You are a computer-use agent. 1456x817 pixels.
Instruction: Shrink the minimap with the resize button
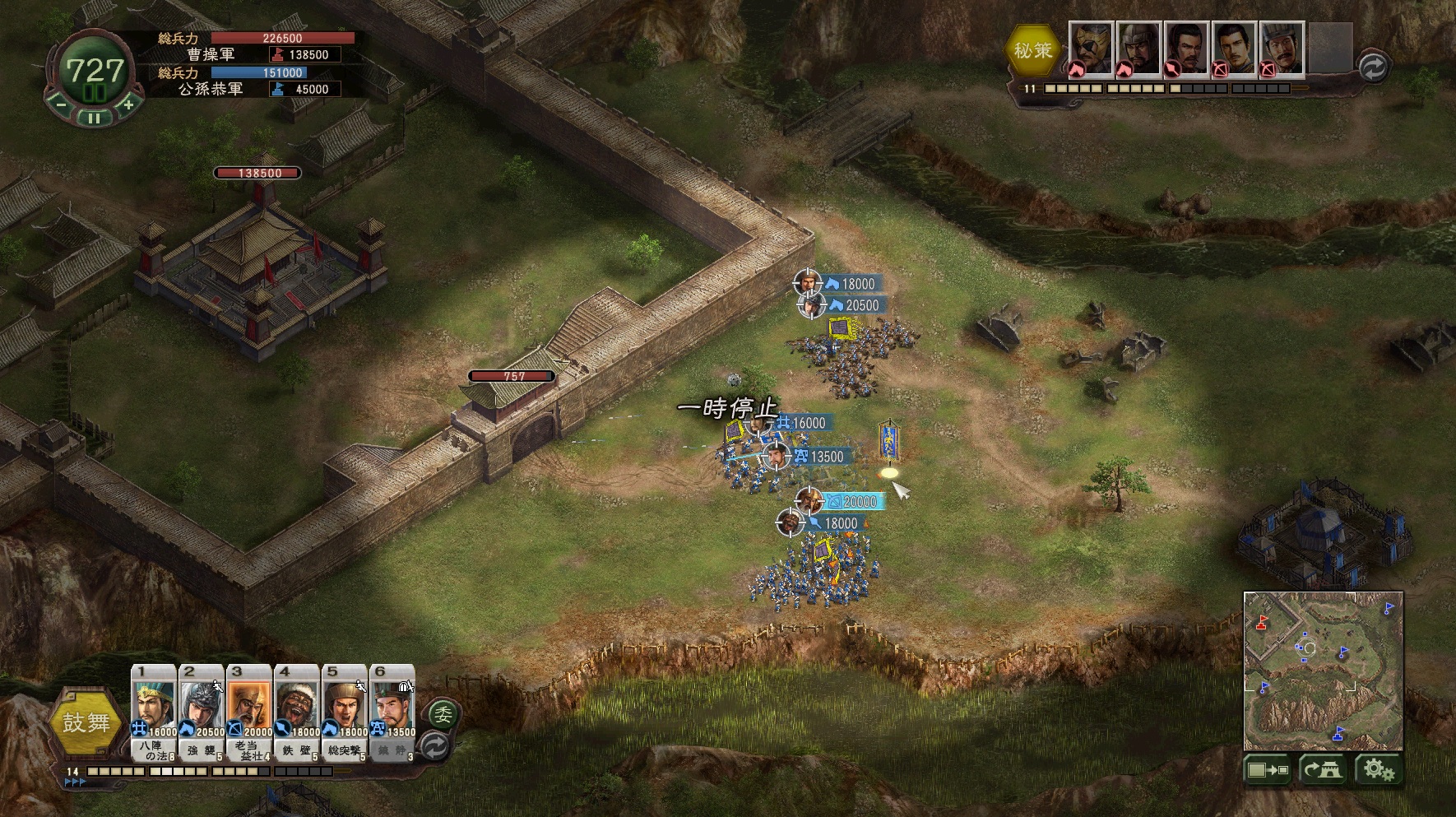[1268, 770]
